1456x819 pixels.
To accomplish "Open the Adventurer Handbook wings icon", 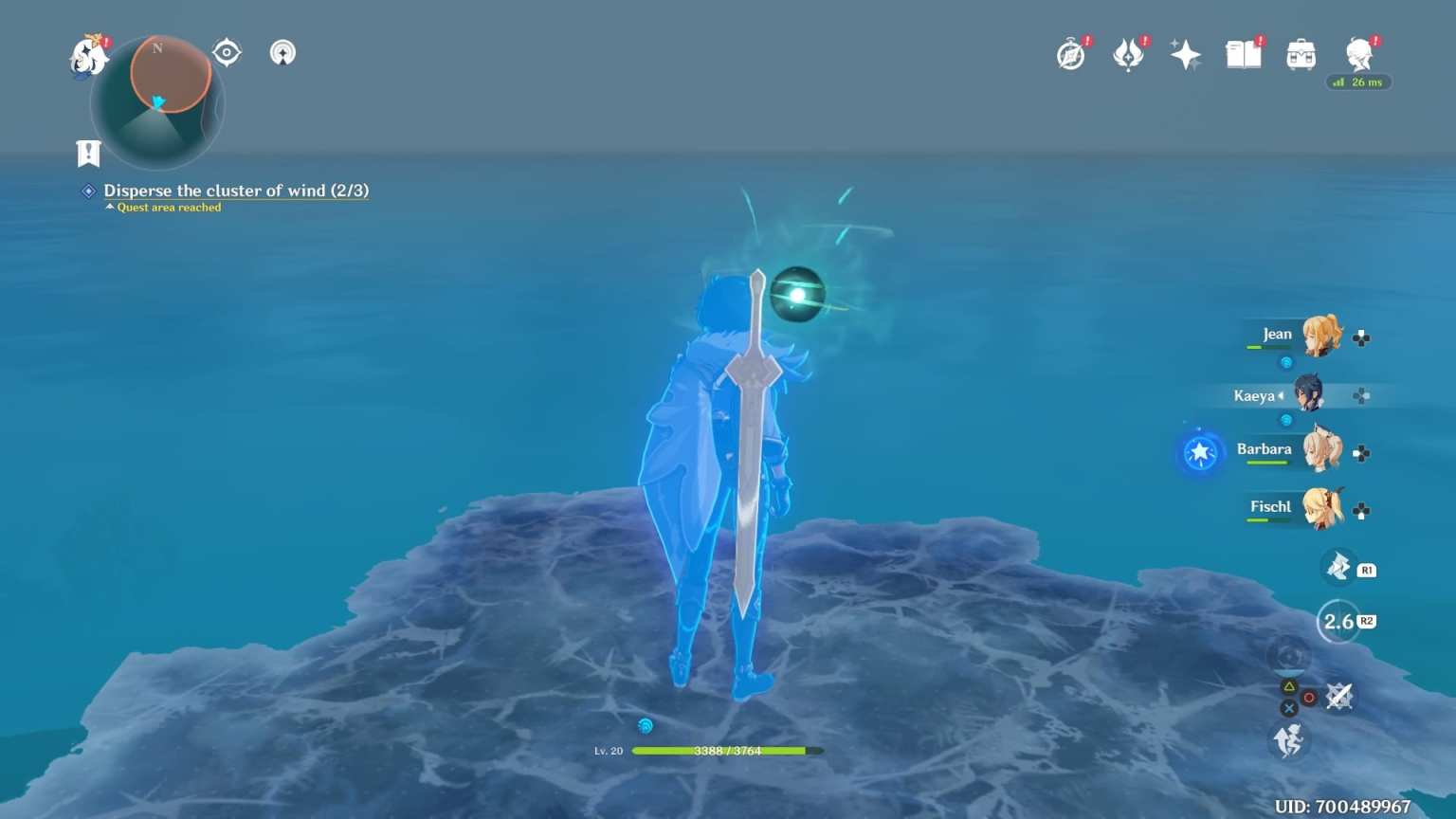I will pos(1128,54).
